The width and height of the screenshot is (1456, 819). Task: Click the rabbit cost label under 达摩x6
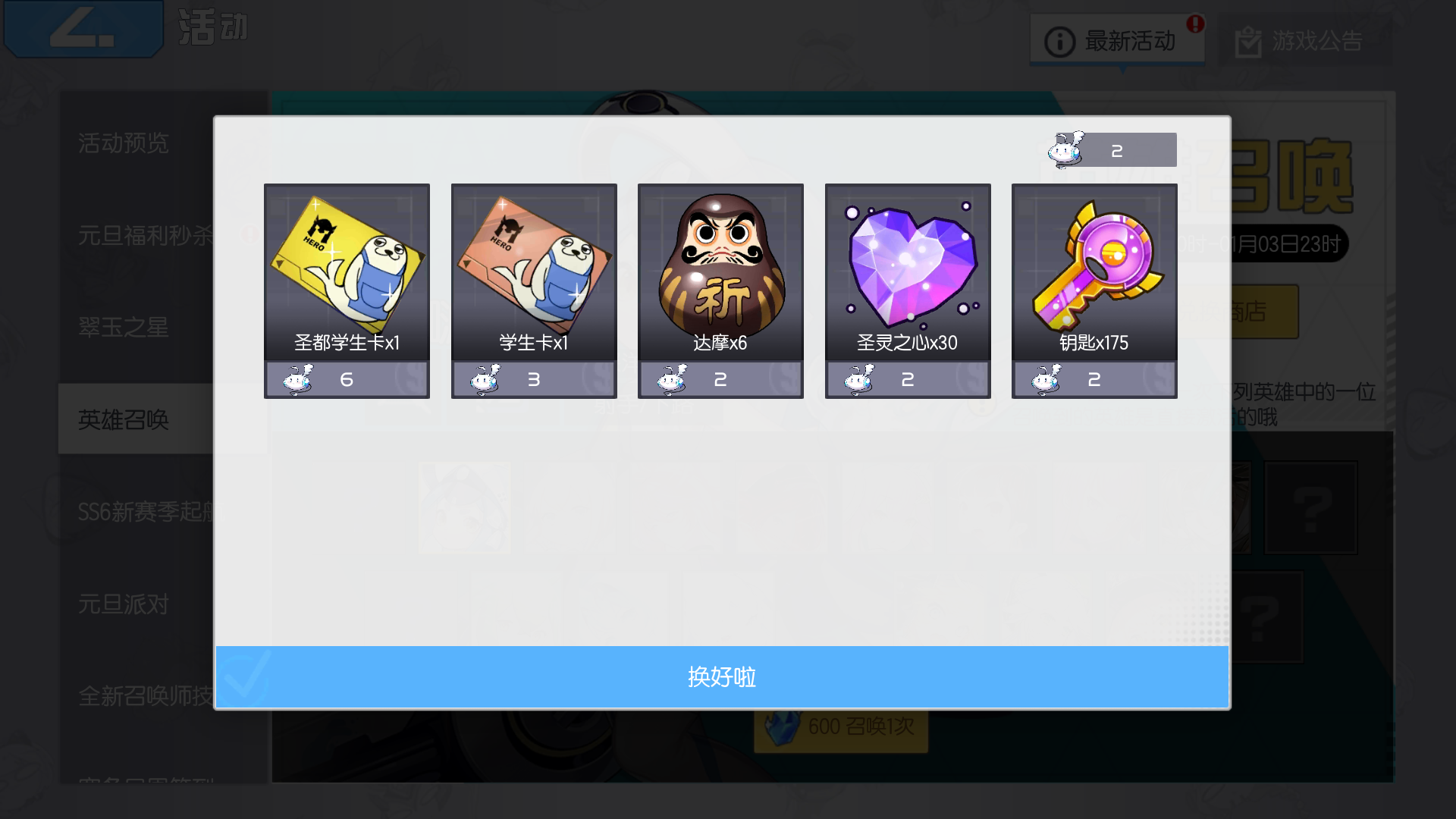pos(720,379)
